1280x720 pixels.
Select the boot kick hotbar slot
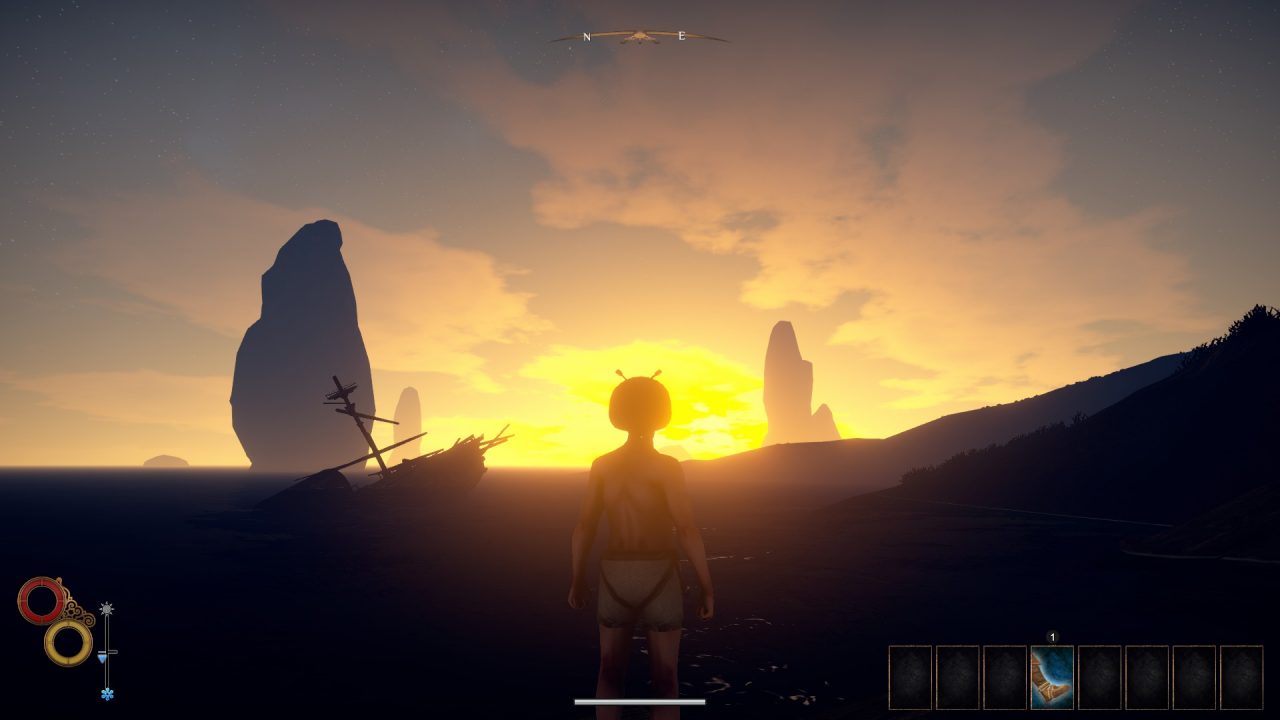click(1052, 677)
